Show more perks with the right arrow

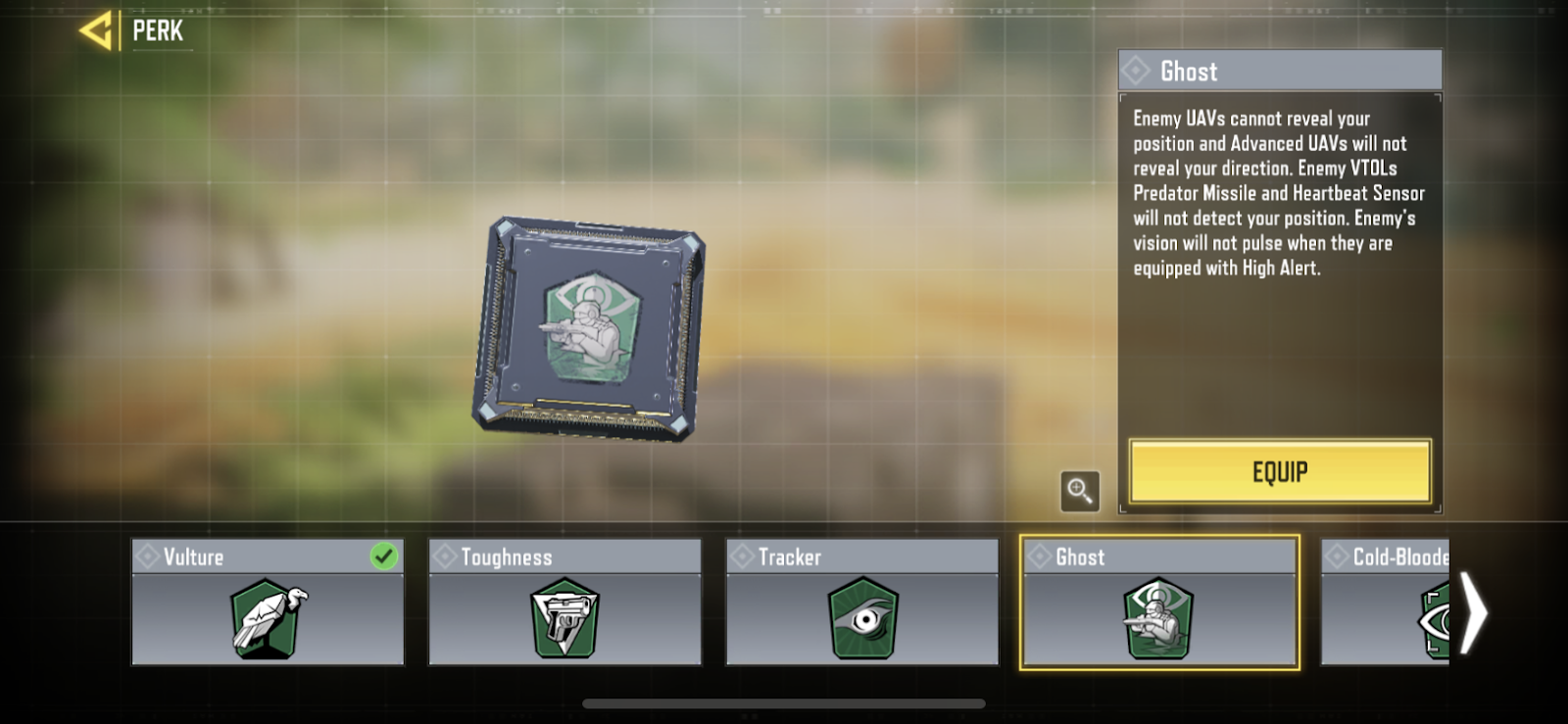click(1473, 613)
